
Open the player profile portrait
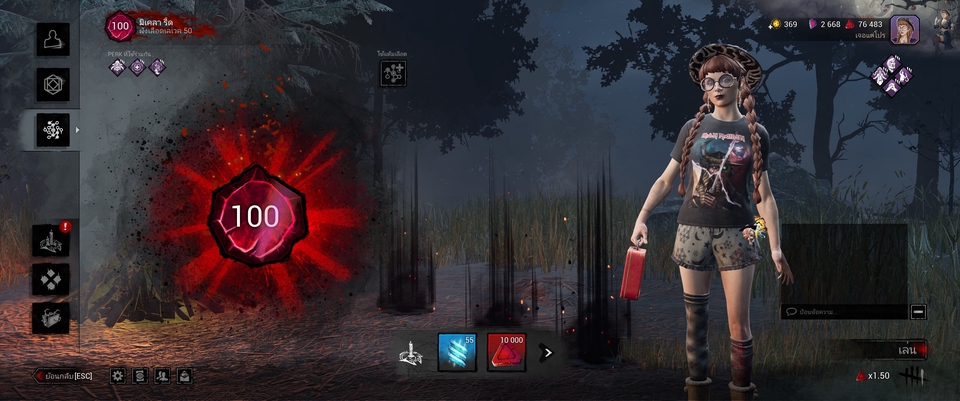click(x=904, y=29)
